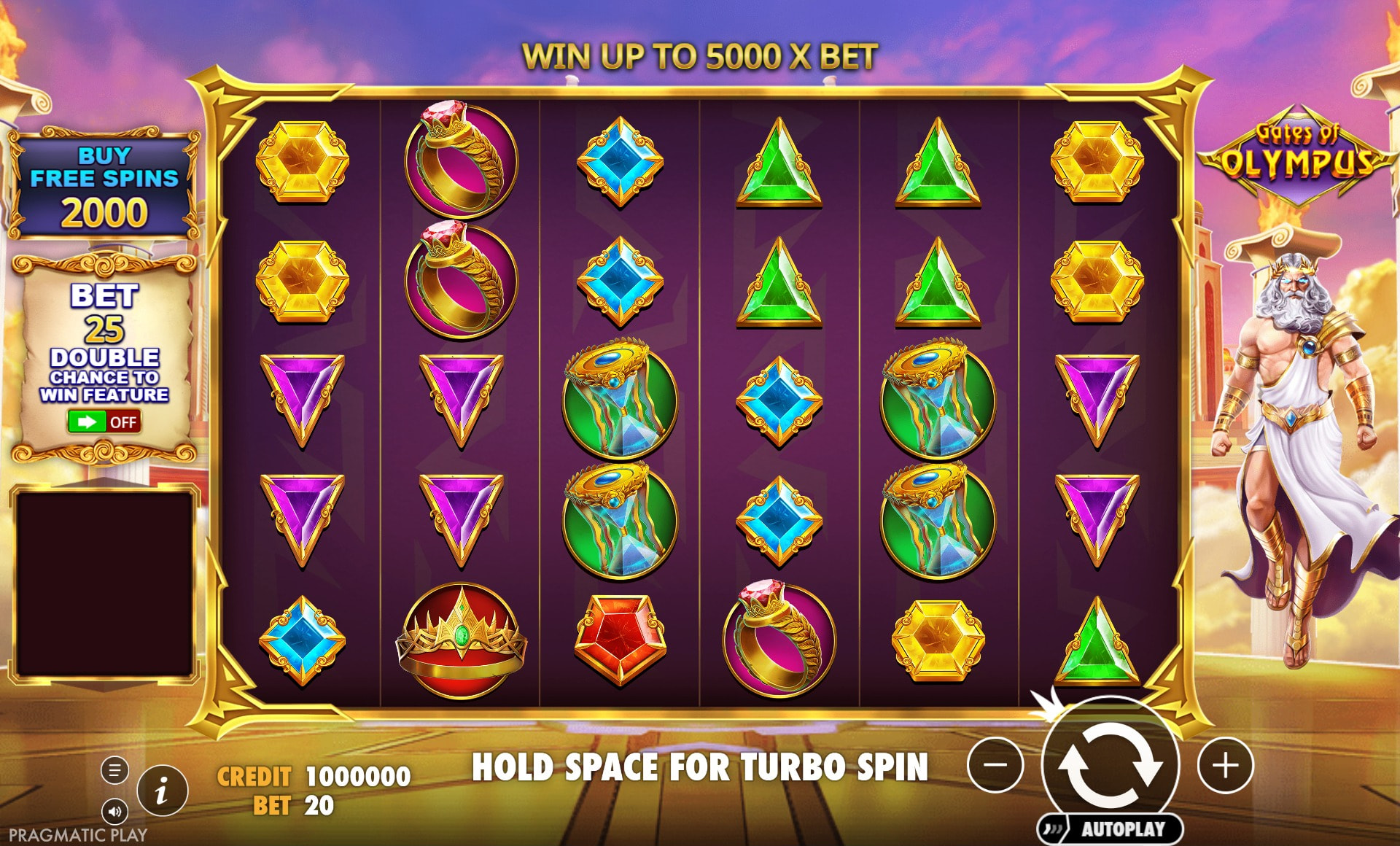Toggle the Double Chance to Win feature

click(104, 422)
